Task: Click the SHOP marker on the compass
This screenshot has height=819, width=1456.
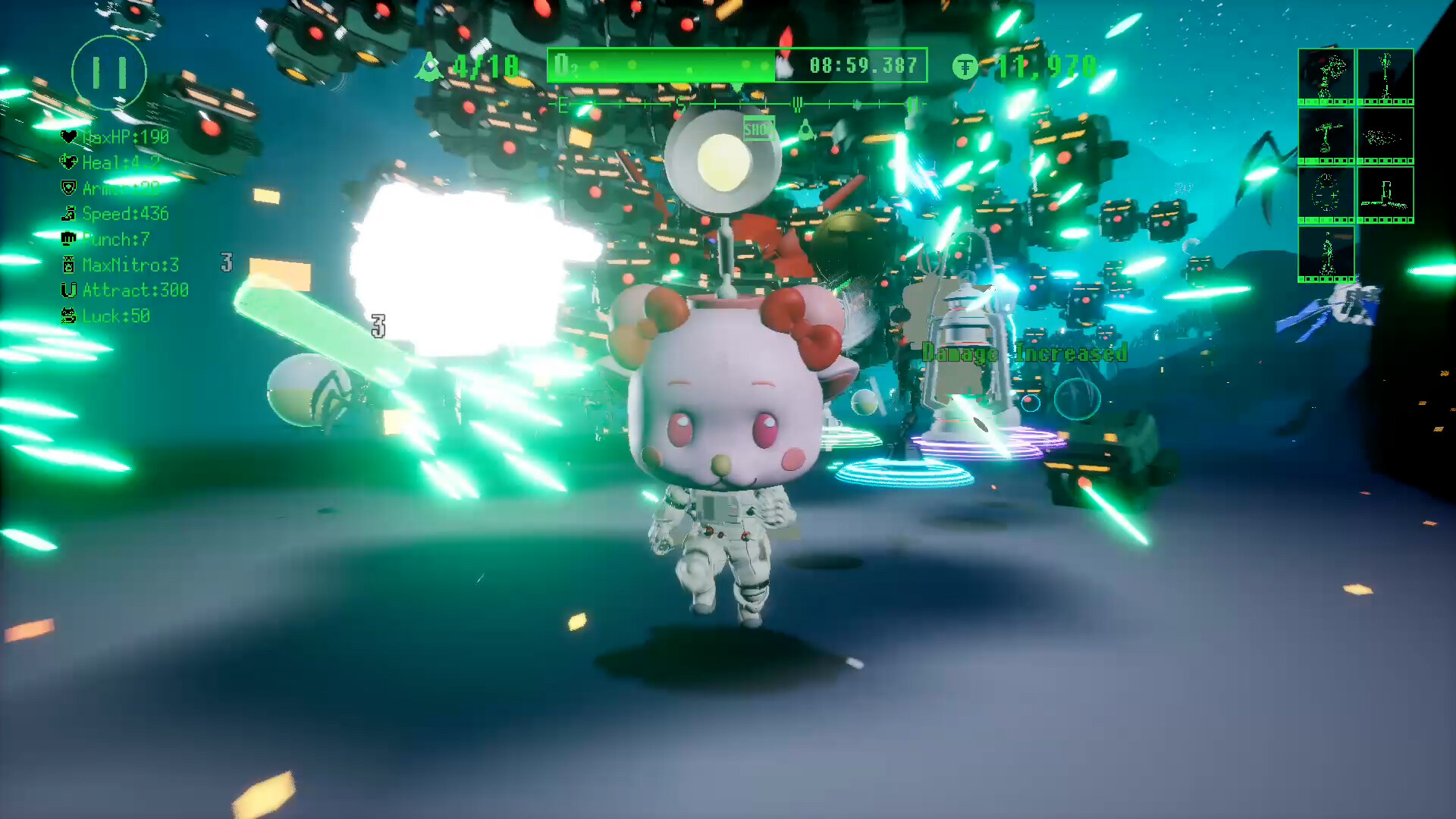Action: click(759, 130)
